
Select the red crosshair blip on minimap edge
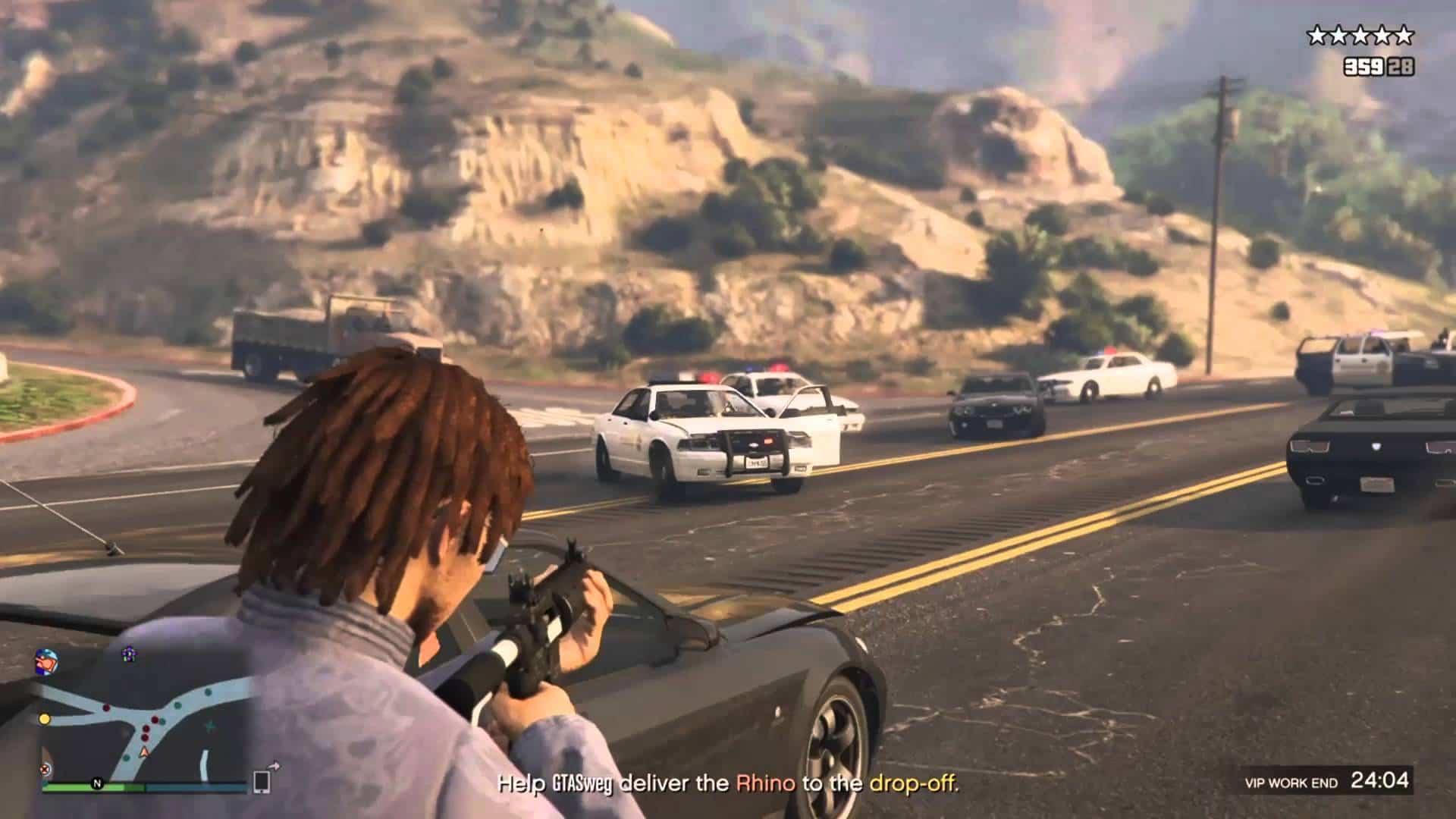[45, 768]
